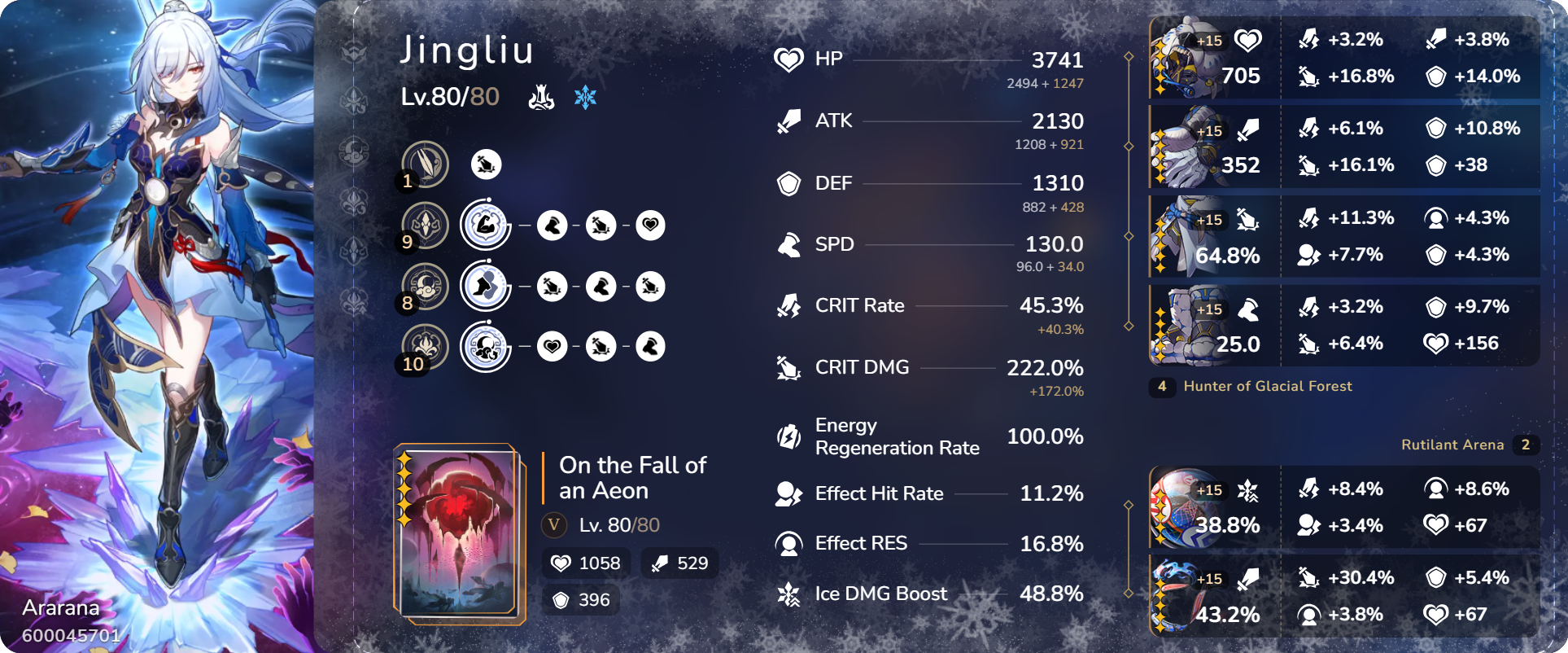Open the Talent trace details
This screenshot has width=1568, height=653.
pos(424,346)
